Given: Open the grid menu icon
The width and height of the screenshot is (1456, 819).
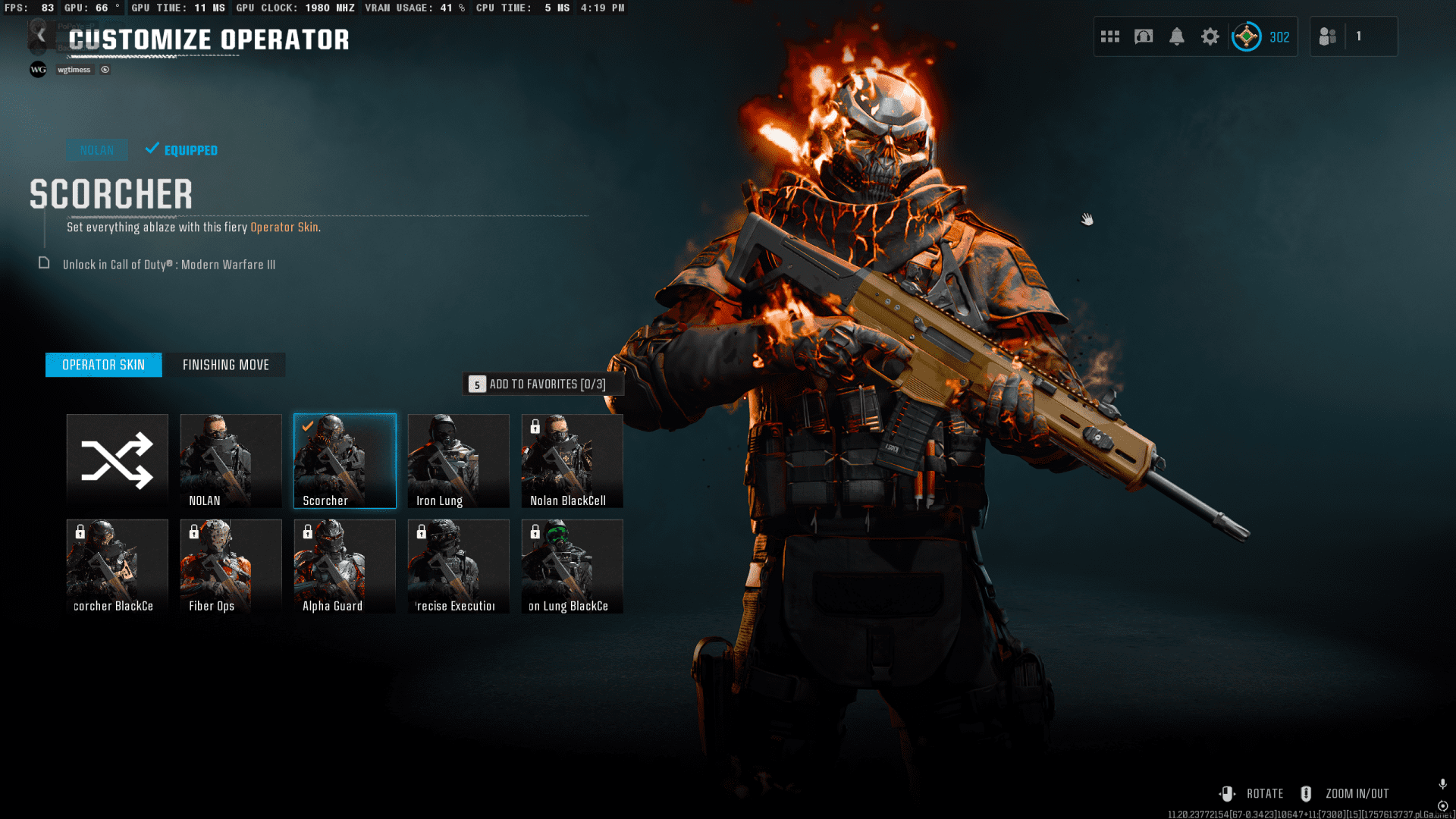Looking at the screenshot, I should (x=1110, y=36).
